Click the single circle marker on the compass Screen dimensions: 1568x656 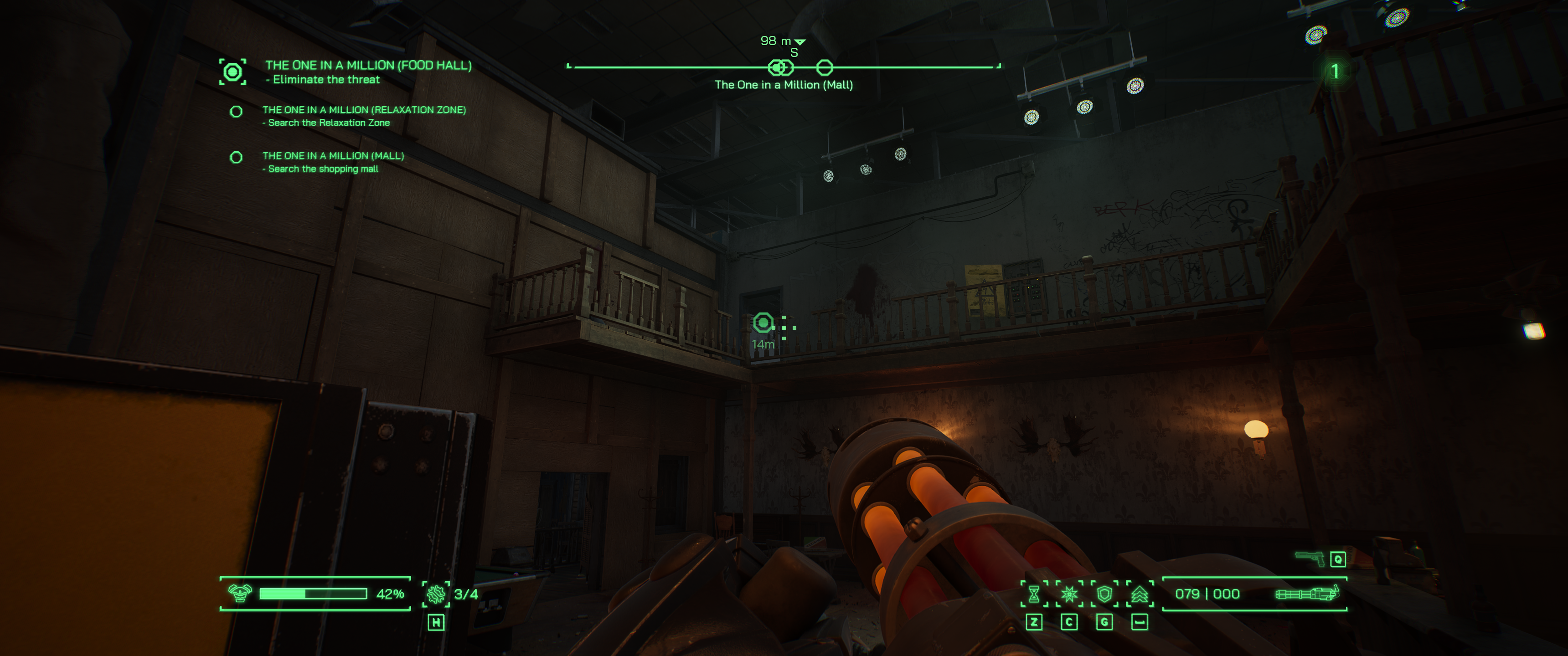825,67
